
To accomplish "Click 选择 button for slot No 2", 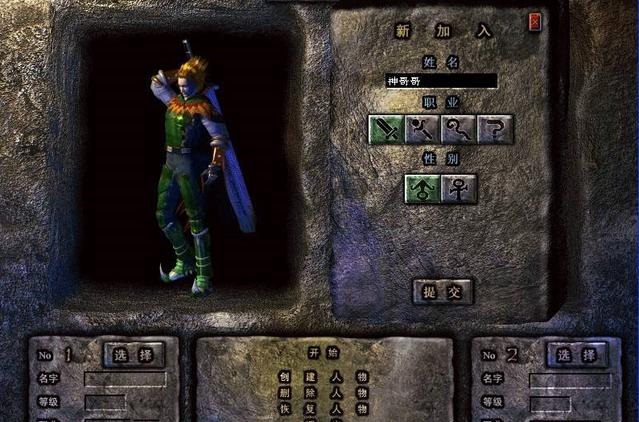I will (577, 355).
